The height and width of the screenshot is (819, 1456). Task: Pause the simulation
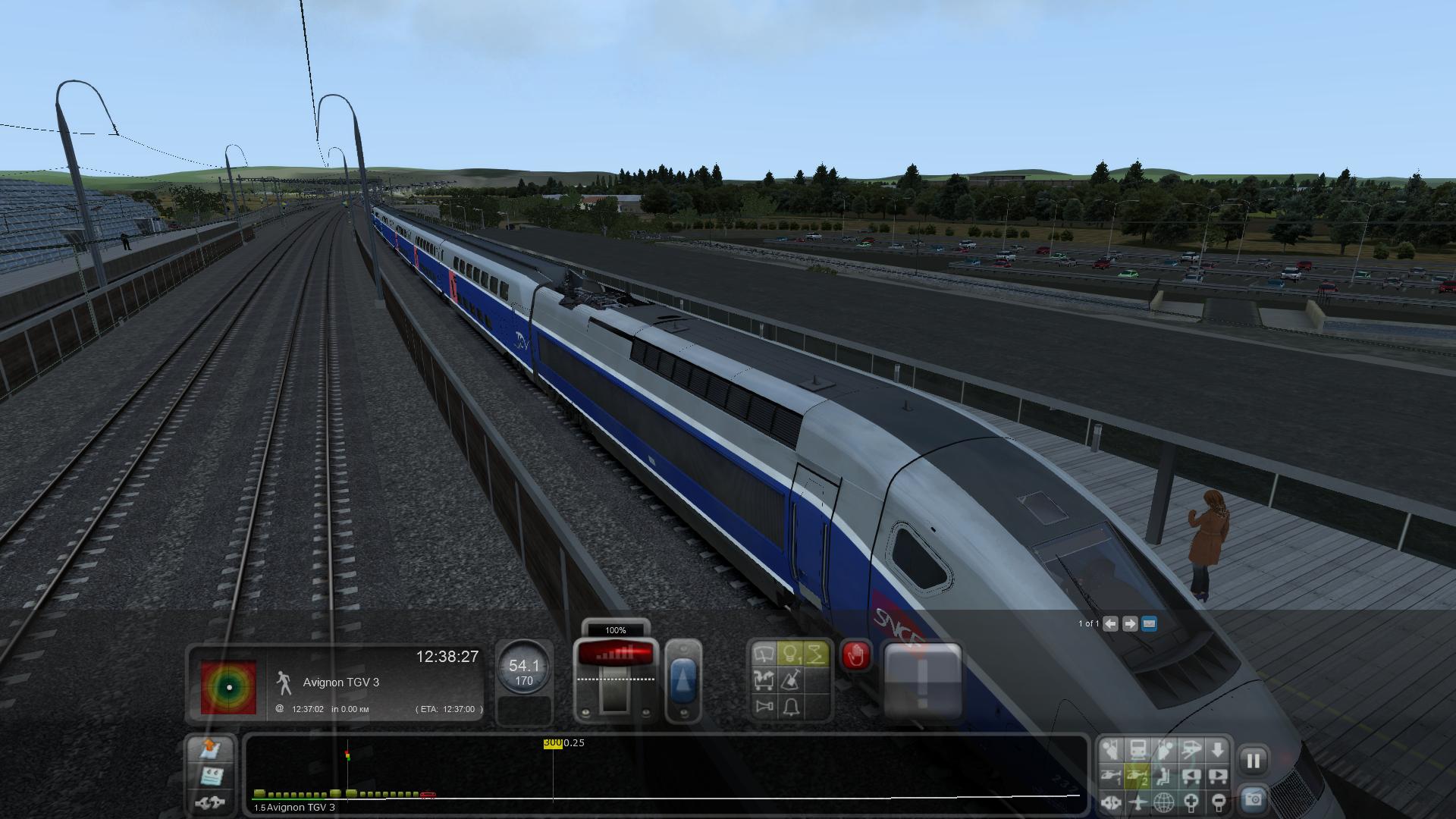tap(1253, 761)
